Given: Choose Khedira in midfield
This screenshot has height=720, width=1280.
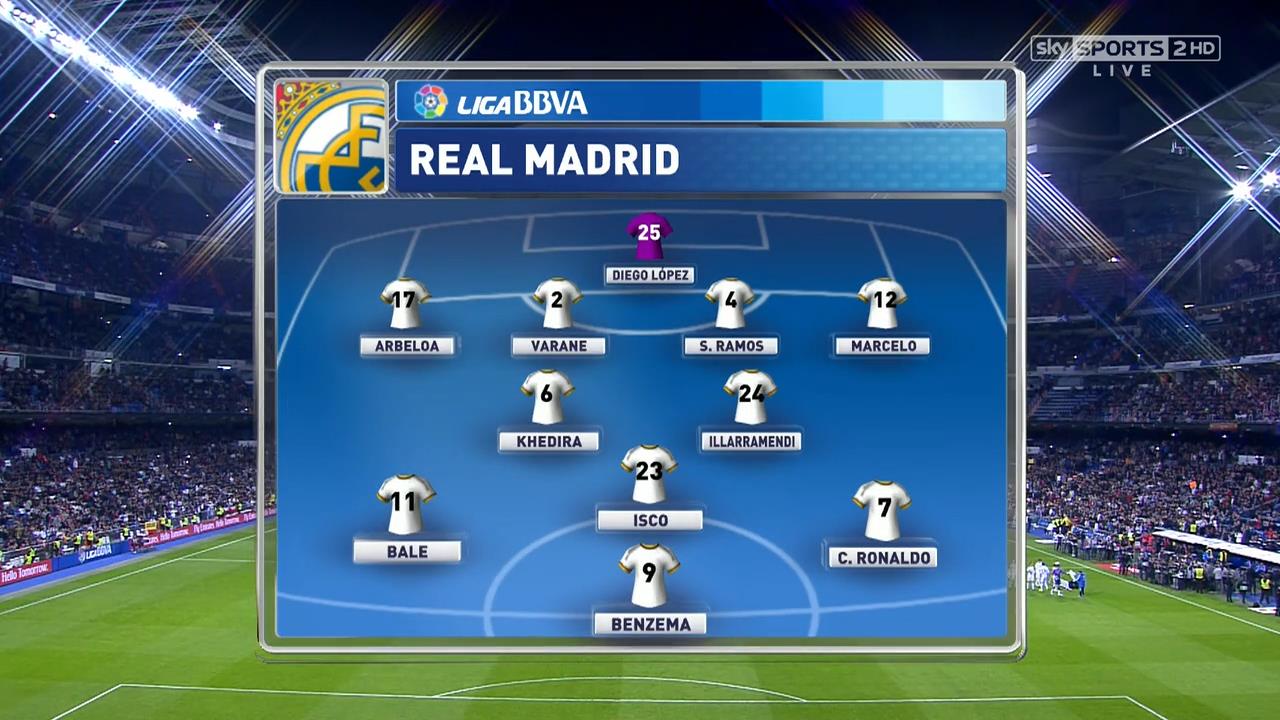Looking at the screenshot, I should 547,397.
